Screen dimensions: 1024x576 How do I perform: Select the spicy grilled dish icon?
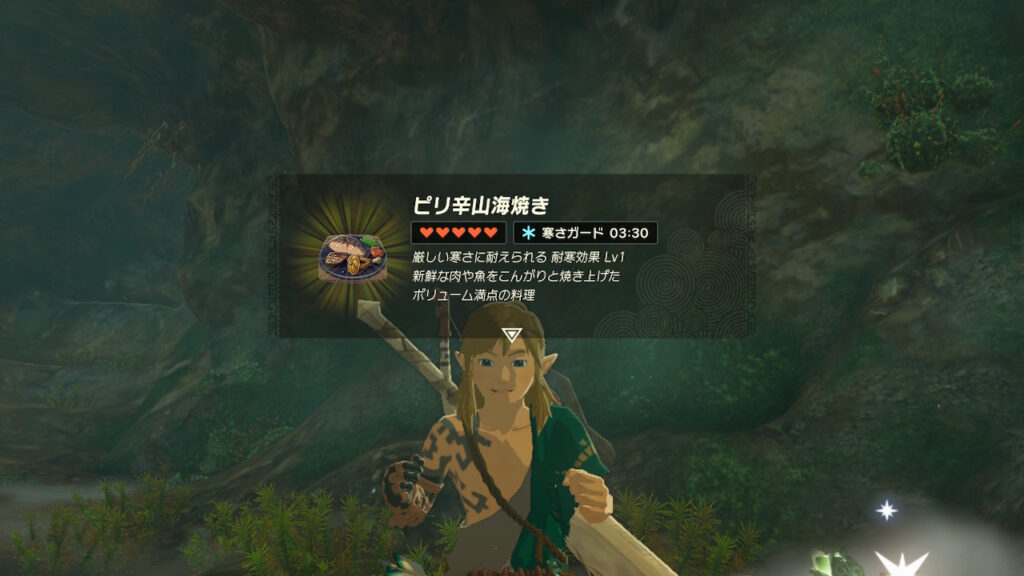coord(349,257)
